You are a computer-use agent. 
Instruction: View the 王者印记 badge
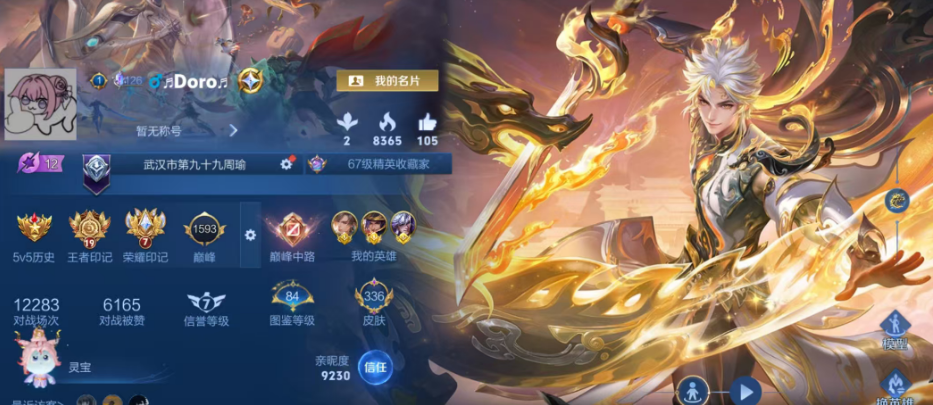pyautogui.click(x=90, y=230)
